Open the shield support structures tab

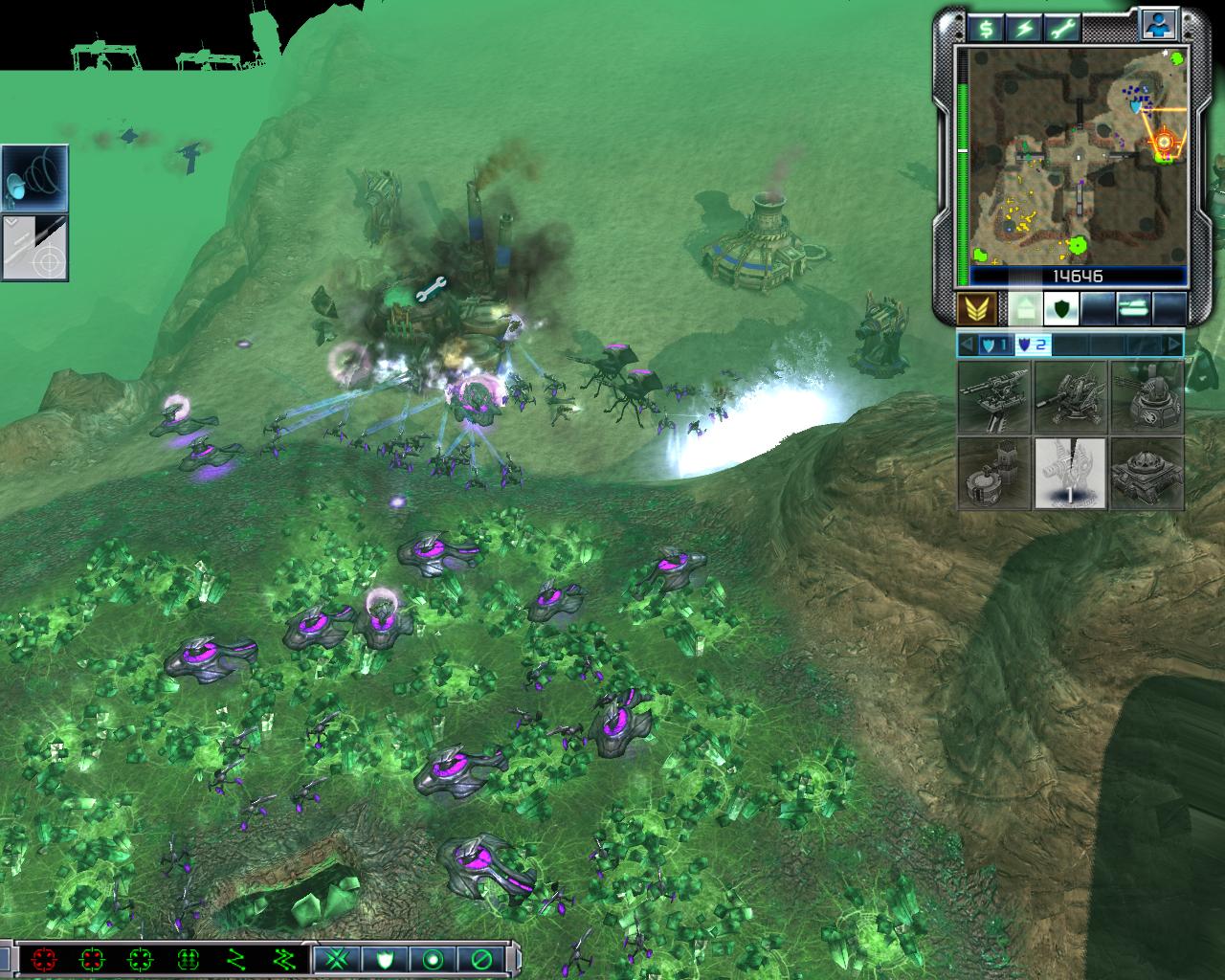tap(1061, 308)
